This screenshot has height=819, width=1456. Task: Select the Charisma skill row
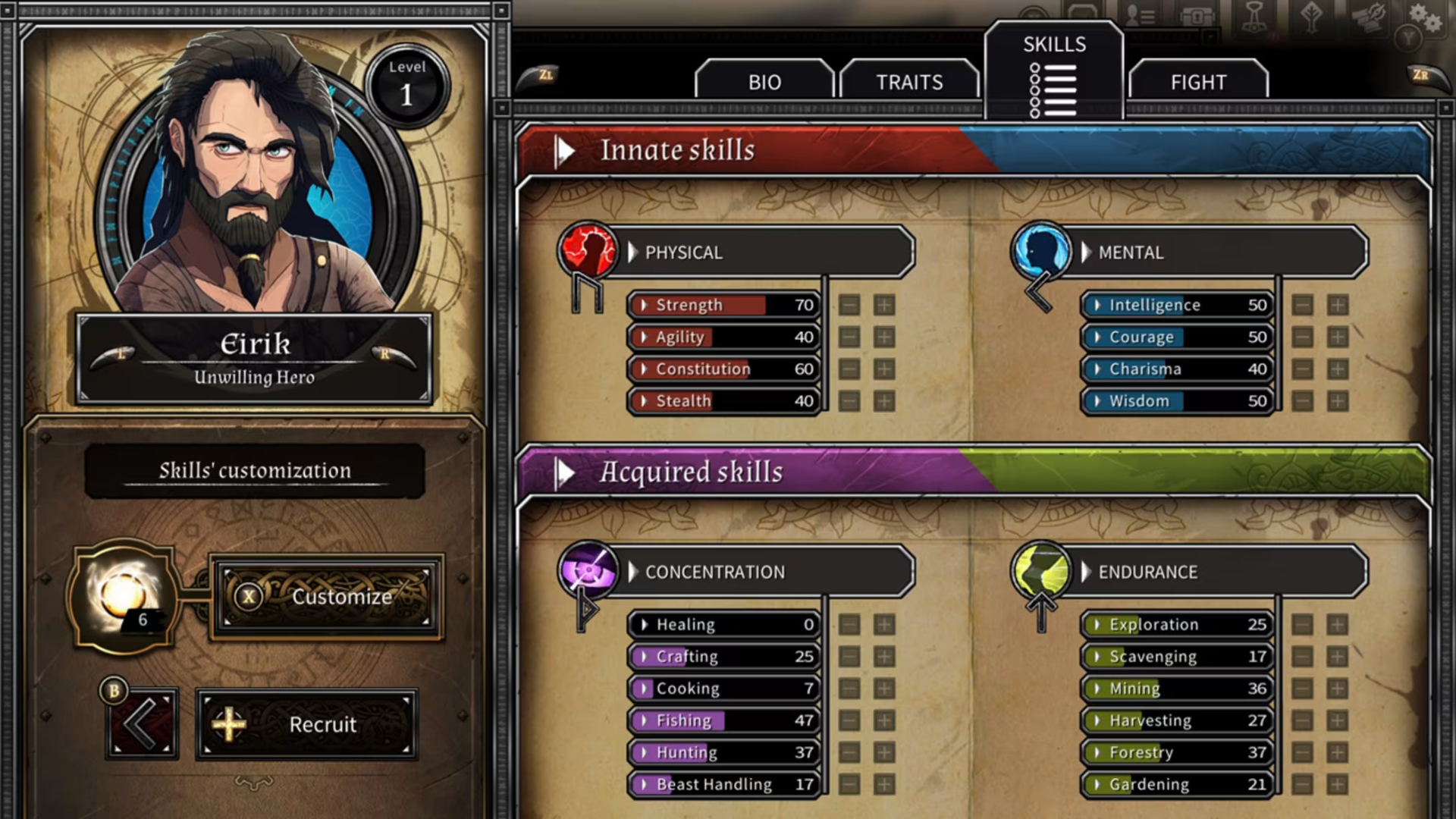(x=1178, y=369)
